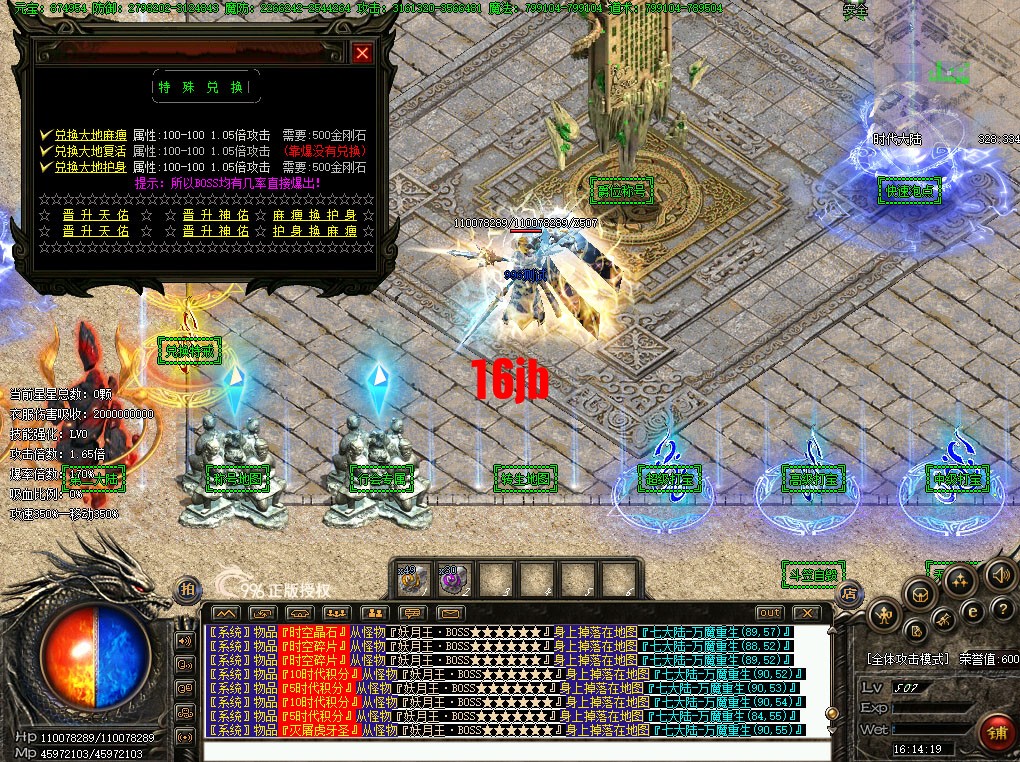The image size is (1020, 762).
Task: Close the chat panel with its X button
Action: tap(806, 612)
